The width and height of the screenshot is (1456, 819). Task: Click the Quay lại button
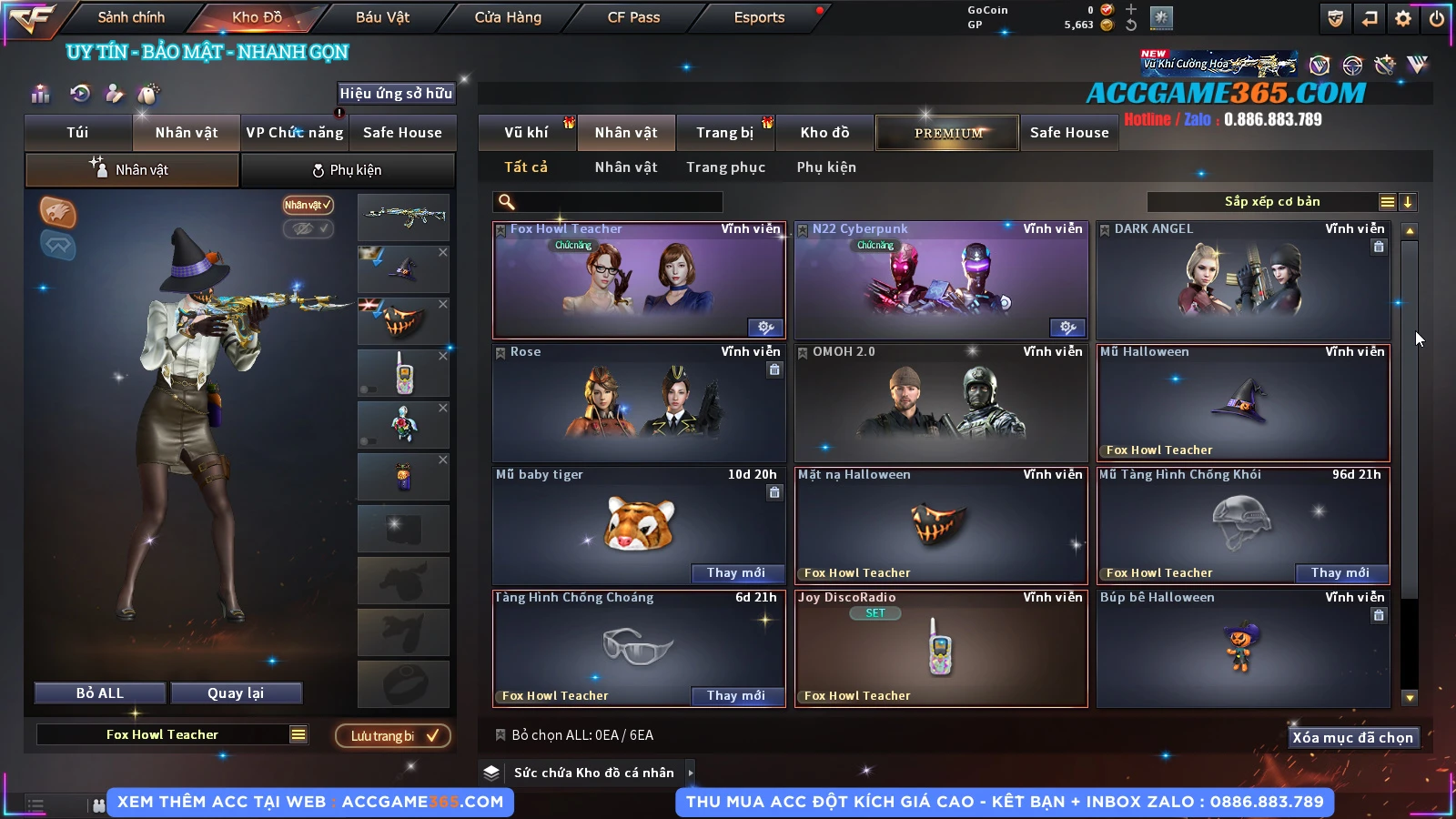pyautogui.click(x=236, y=693)
